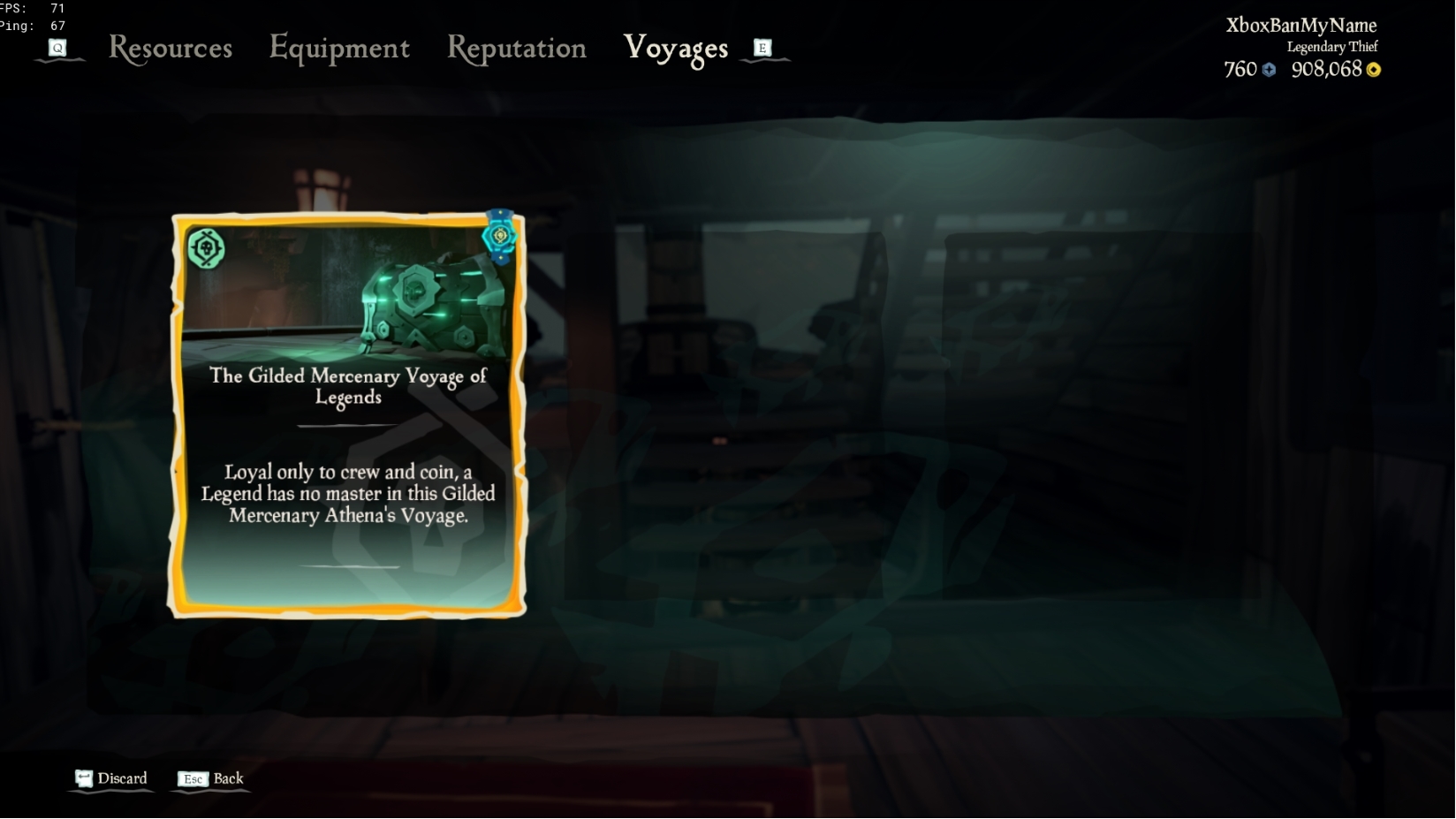Select the Voyages tab
Viewport: 1456px width, 819px height.
pyautogui.click(x=675, y=49)
